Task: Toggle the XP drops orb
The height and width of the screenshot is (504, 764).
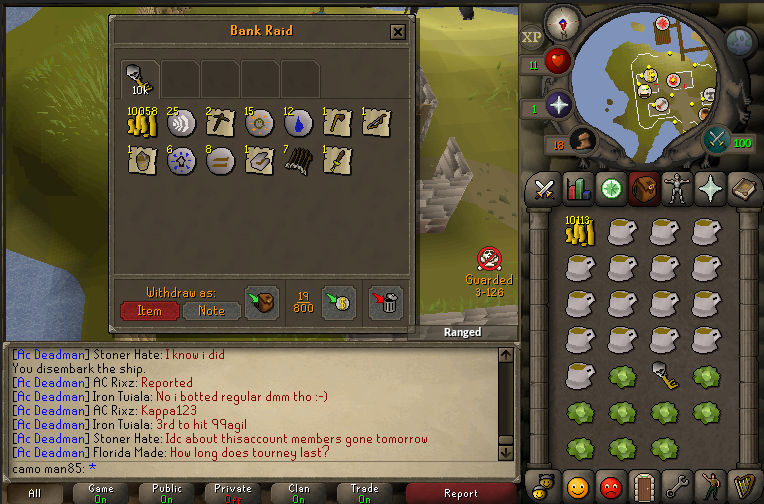Action: tap(532, 37)
